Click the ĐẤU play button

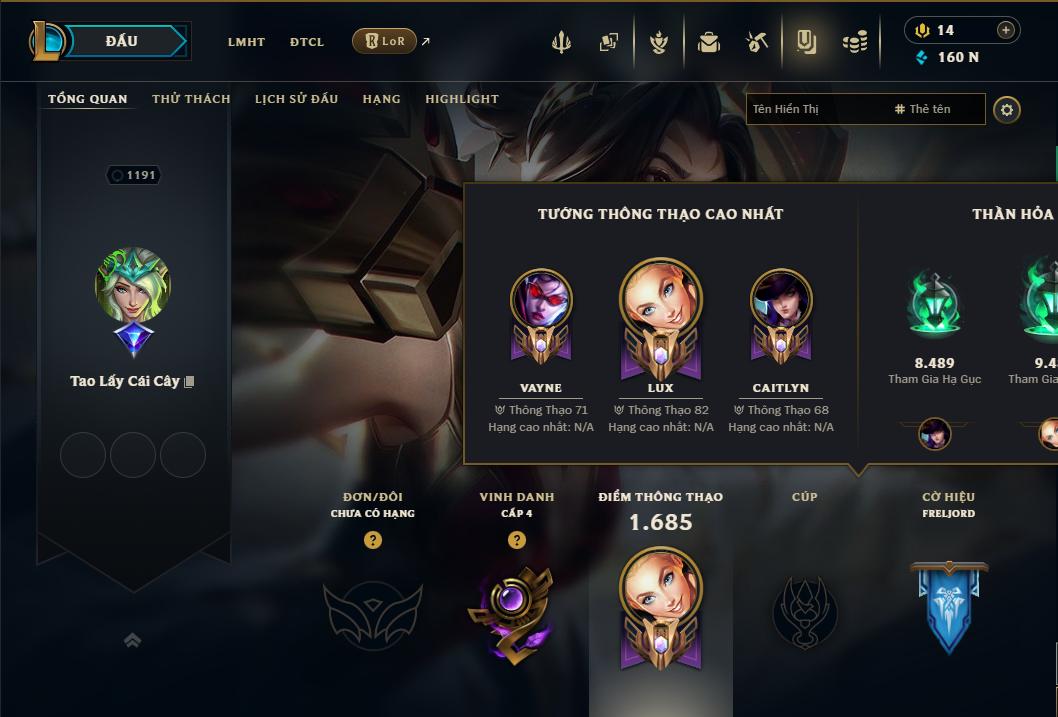click(x=121, y=41)
